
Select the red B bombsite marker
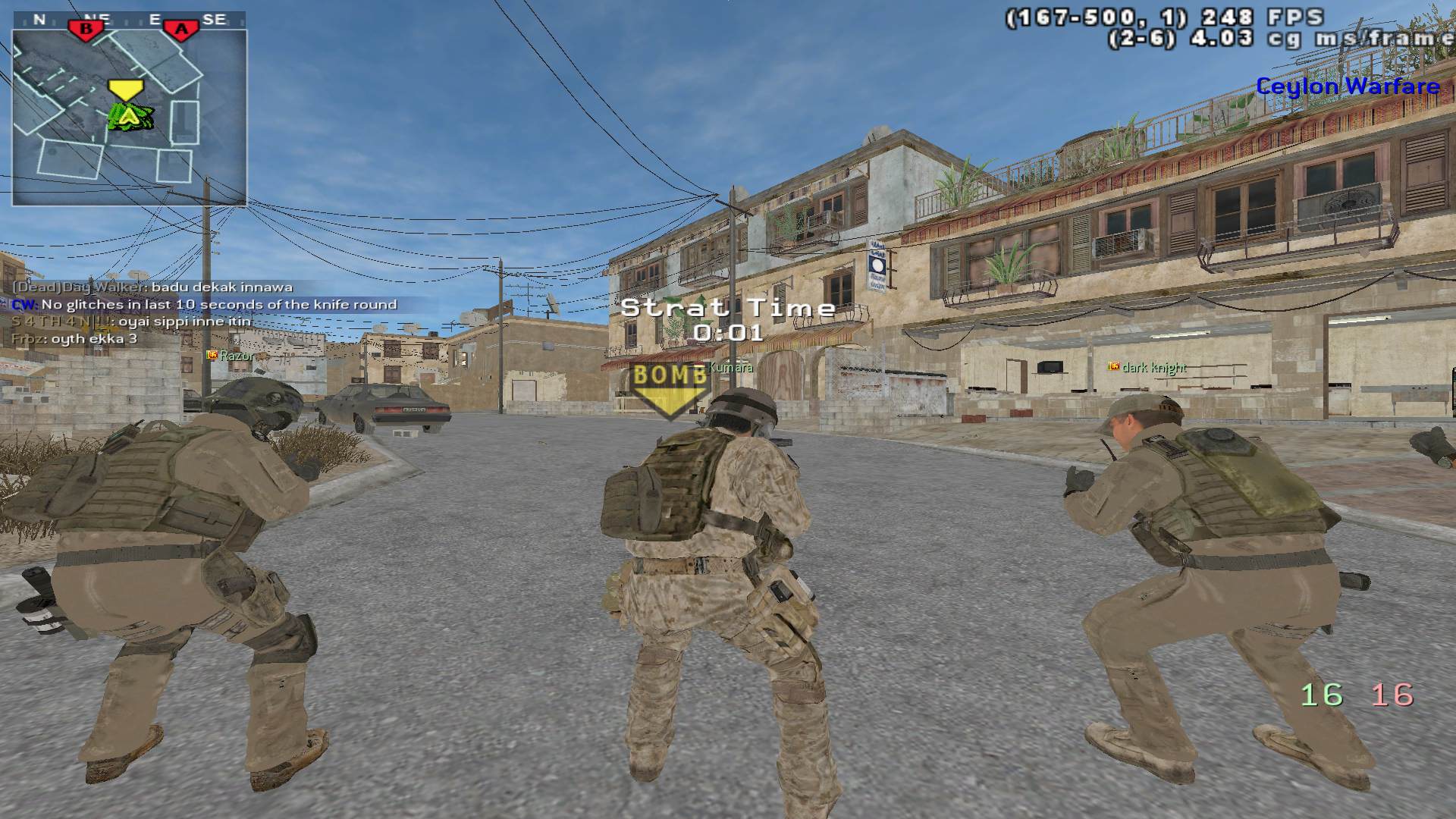click(86, 30)
